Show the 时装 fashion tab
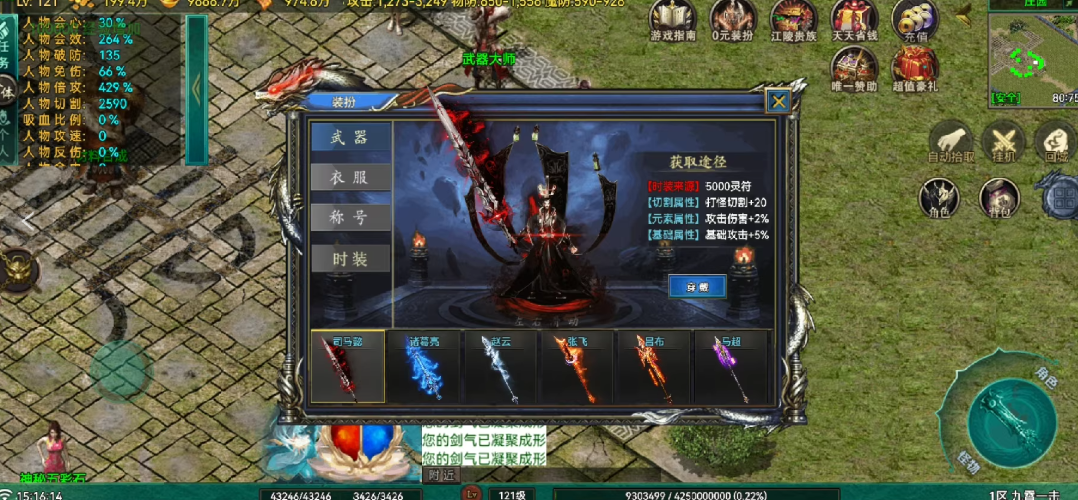Image resolution: width=1078 pixels, height=500 pixels. pos(349,258)
